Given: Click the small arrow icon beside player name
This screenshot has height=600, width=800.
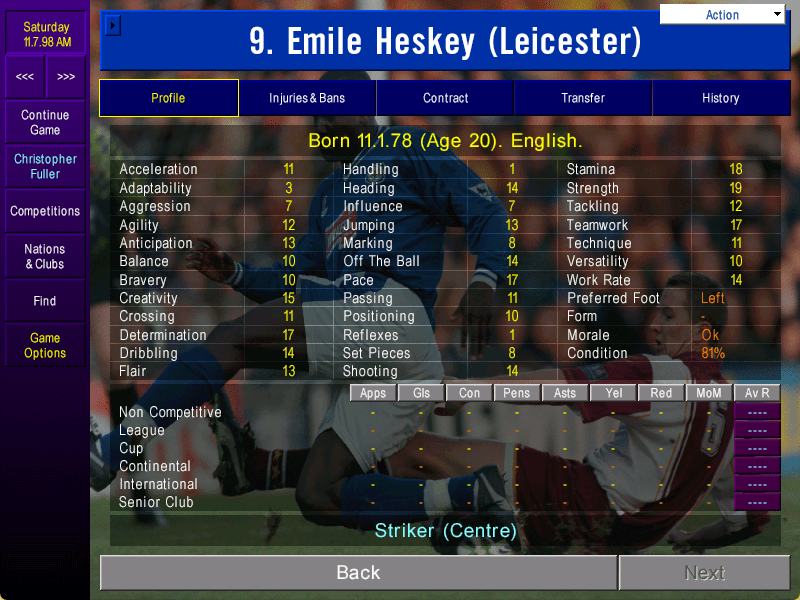Looking at the screenshot, I should [x=113, y=24].
